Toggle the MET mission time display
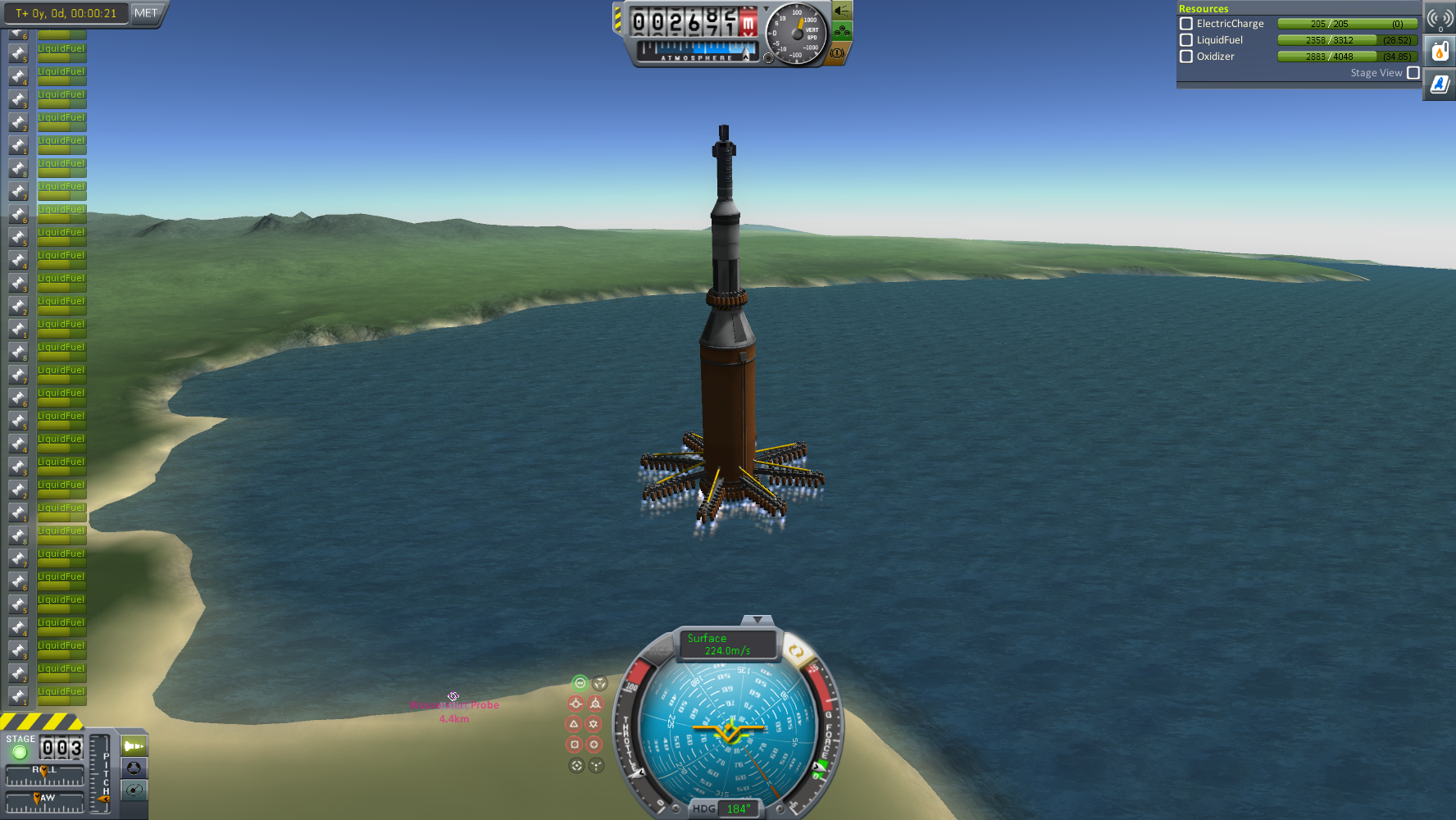 146,13
